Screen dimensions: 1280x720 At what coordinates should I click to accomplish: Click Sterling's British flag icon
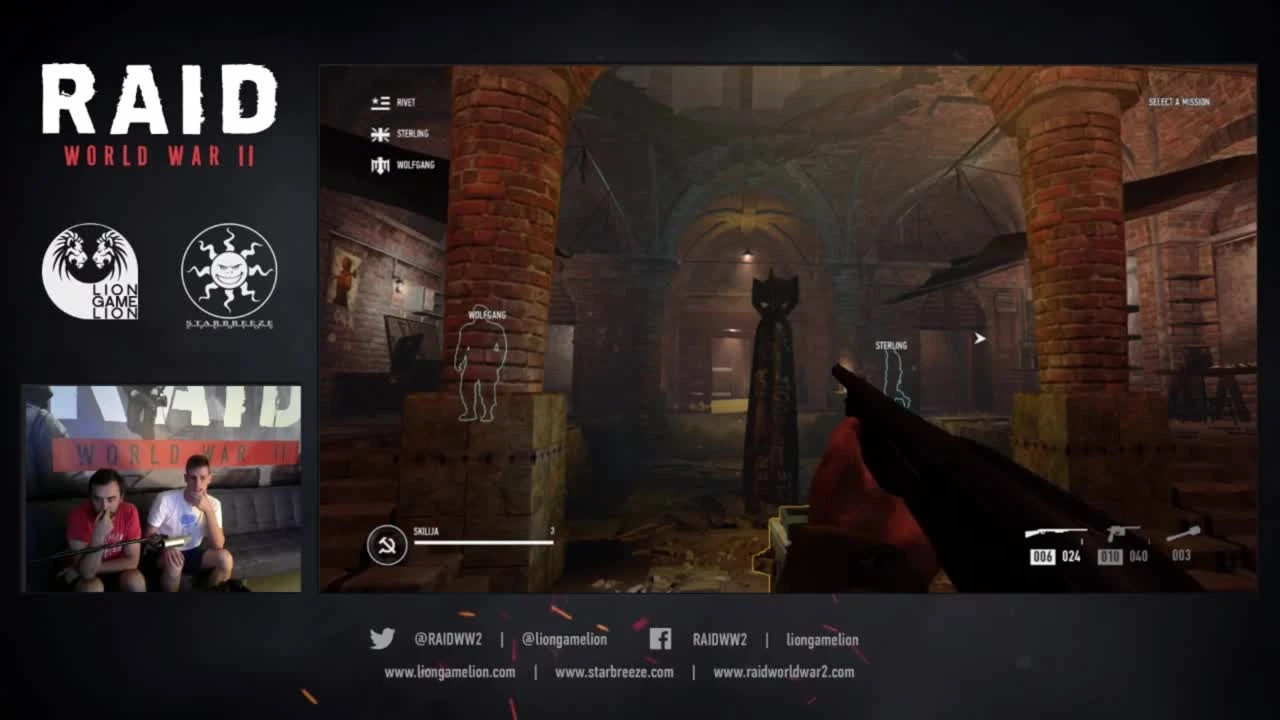380,133
